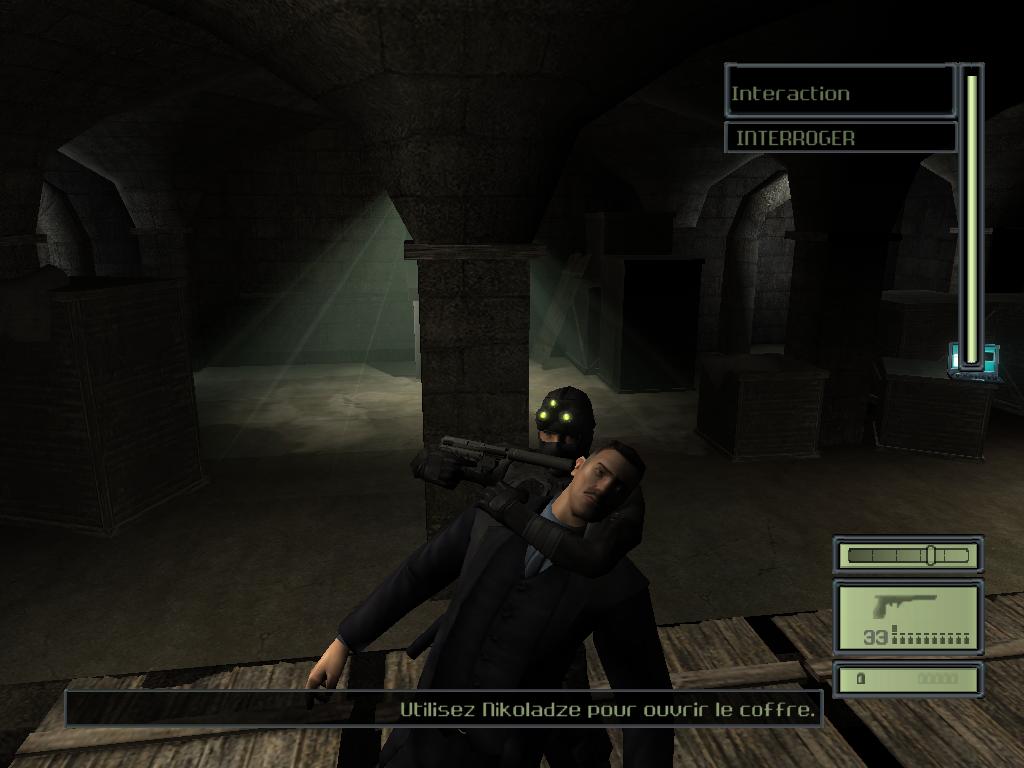Select the INTERROGER interaction option

tap(840, 138)
